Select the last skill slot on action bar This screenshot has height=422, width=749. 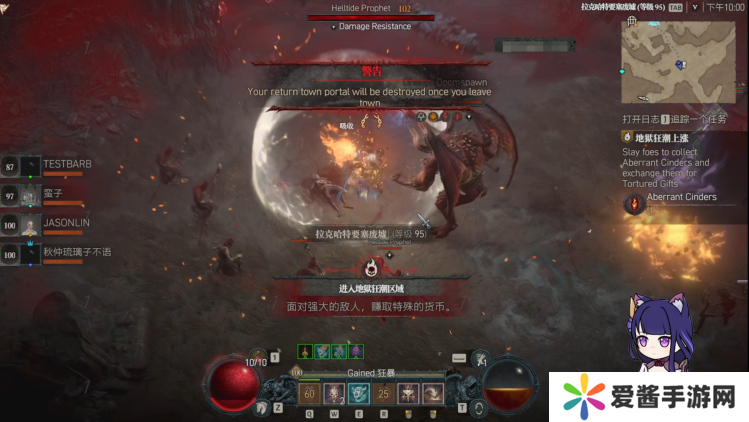(433, 394)
